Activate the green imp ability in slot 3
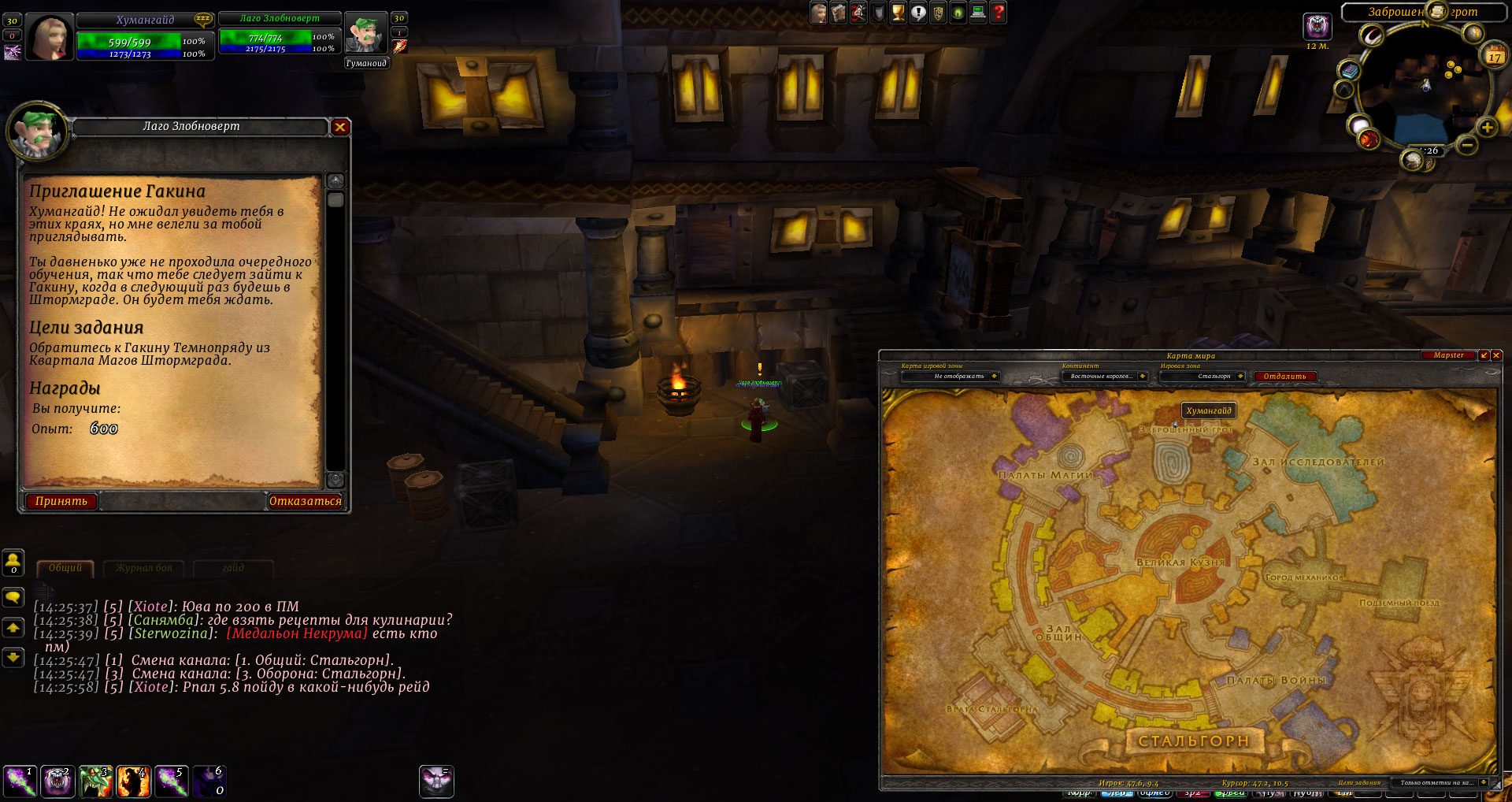The image size is (1512, 802). 95,782
